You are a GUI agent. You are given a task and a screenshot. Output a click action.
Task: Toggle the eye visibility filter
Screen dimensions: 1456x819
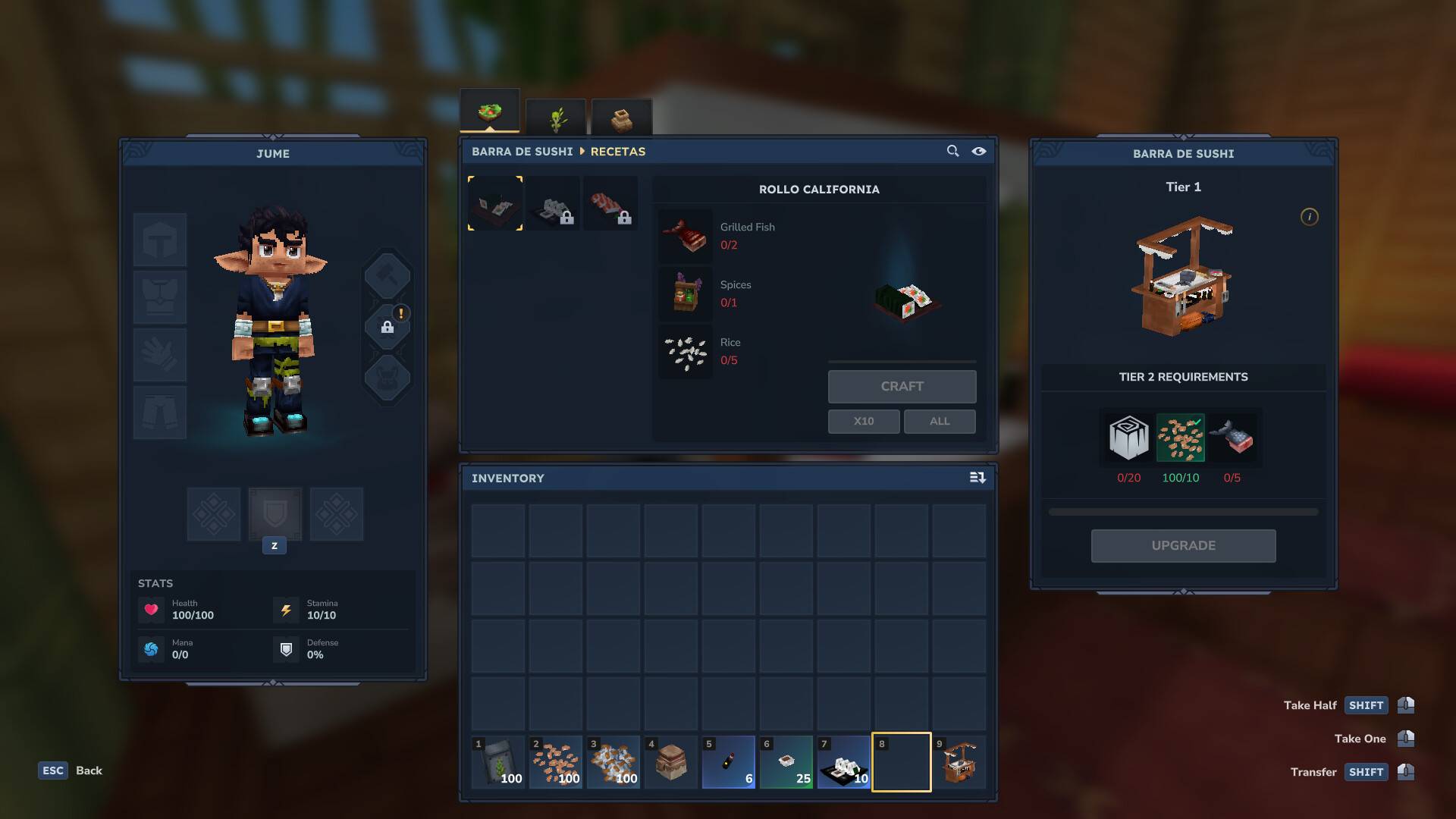point(979,151)
